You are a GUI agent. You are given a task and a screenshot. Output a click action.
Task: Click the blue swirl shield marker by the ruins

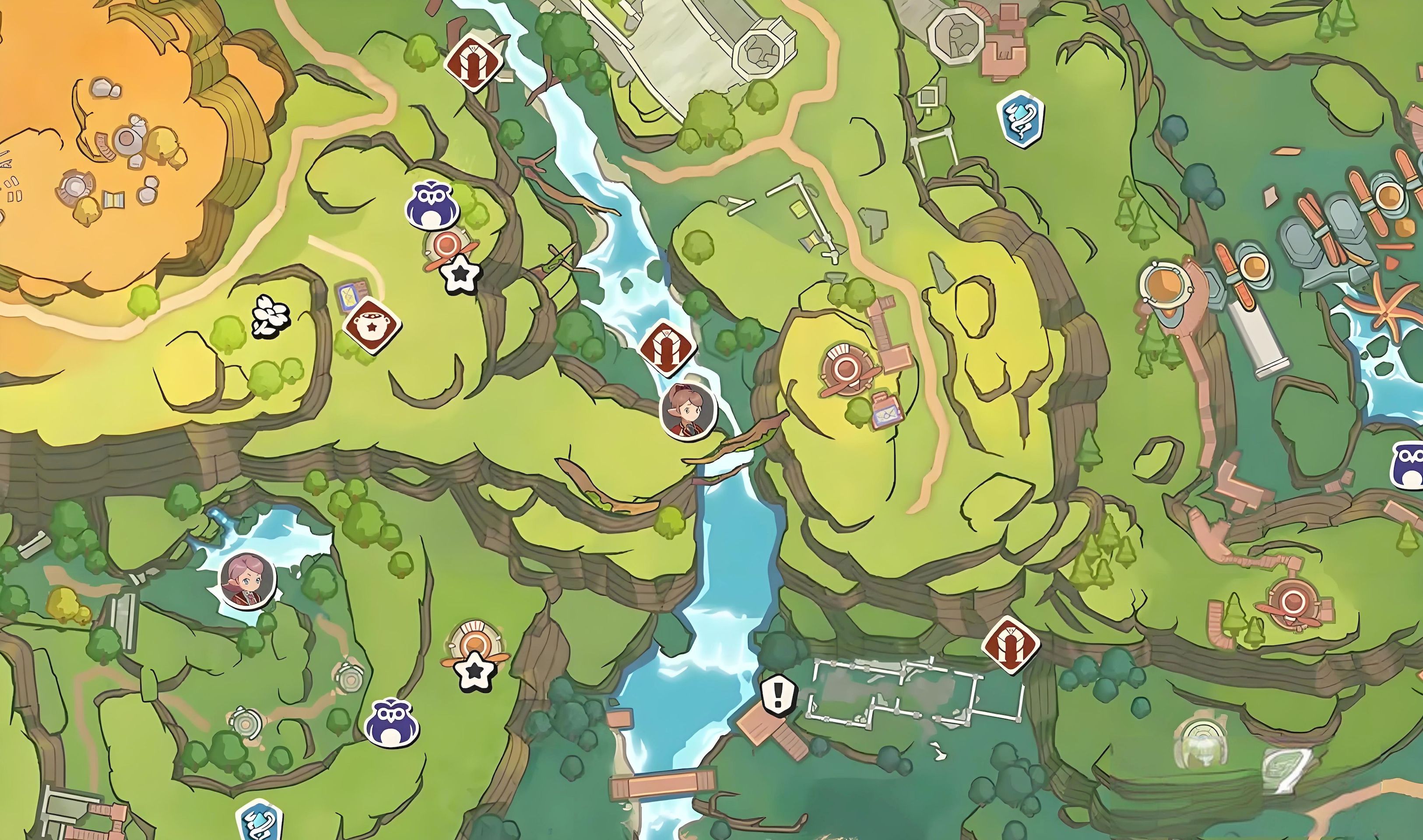[1021, 119]
